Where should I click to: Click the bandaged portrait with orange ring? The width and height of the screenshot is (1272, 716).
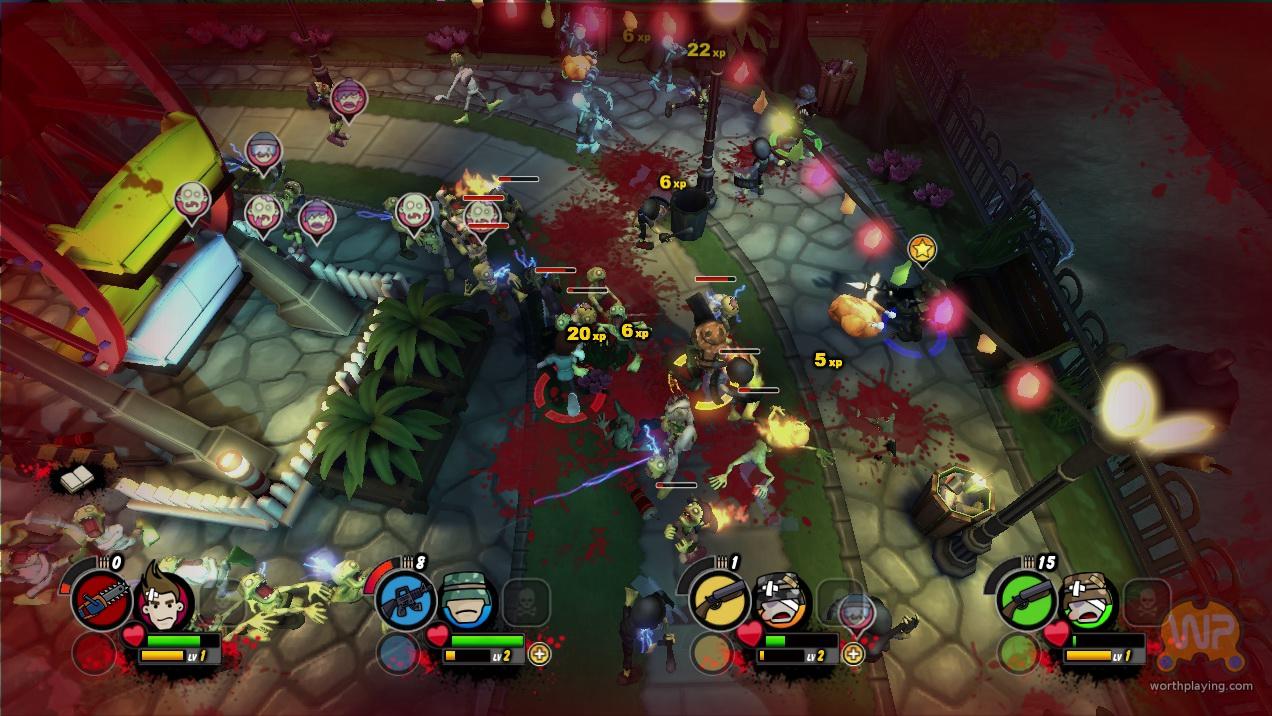(x=780, y=600)
